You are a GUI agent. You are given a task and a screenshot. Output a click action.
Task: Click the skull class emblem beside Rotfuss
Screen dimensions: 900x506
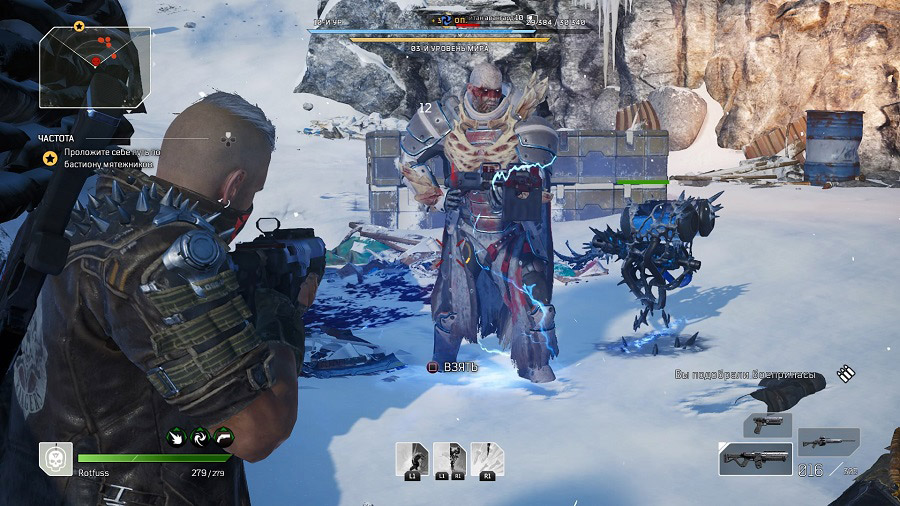click(55, 457)
